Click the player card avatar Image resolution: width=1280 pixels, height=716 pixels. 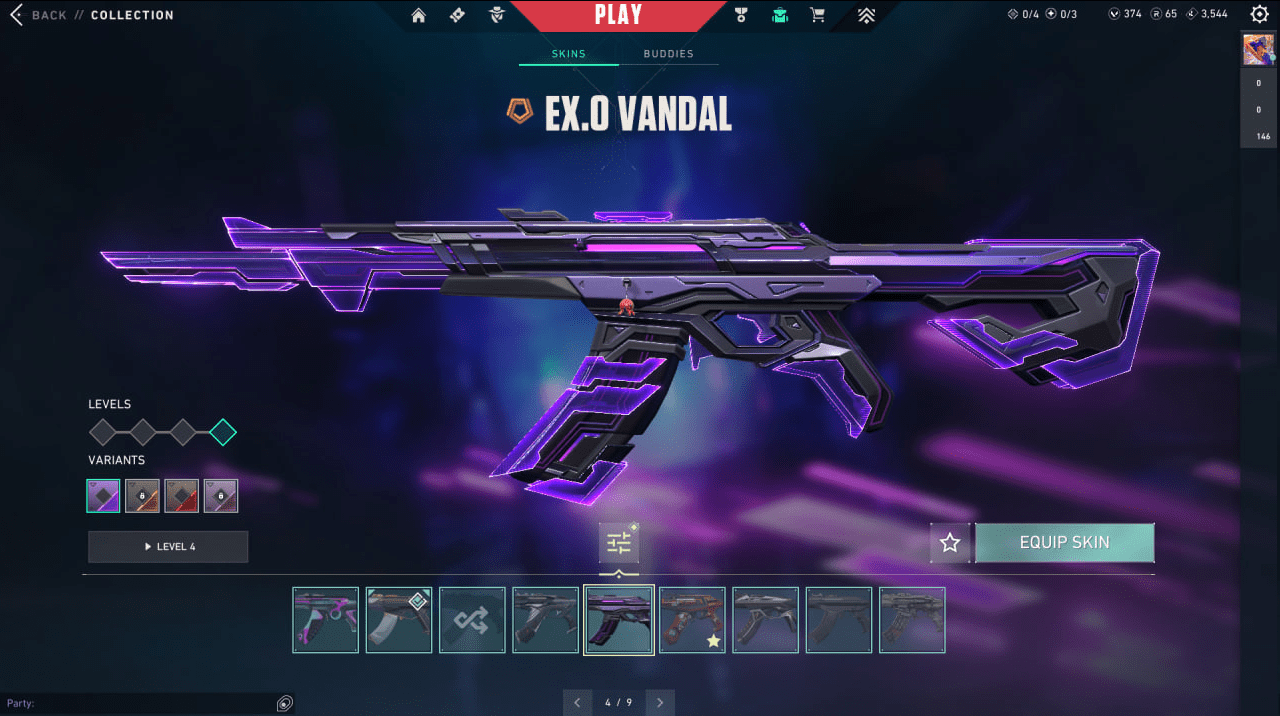[1258, 49]
